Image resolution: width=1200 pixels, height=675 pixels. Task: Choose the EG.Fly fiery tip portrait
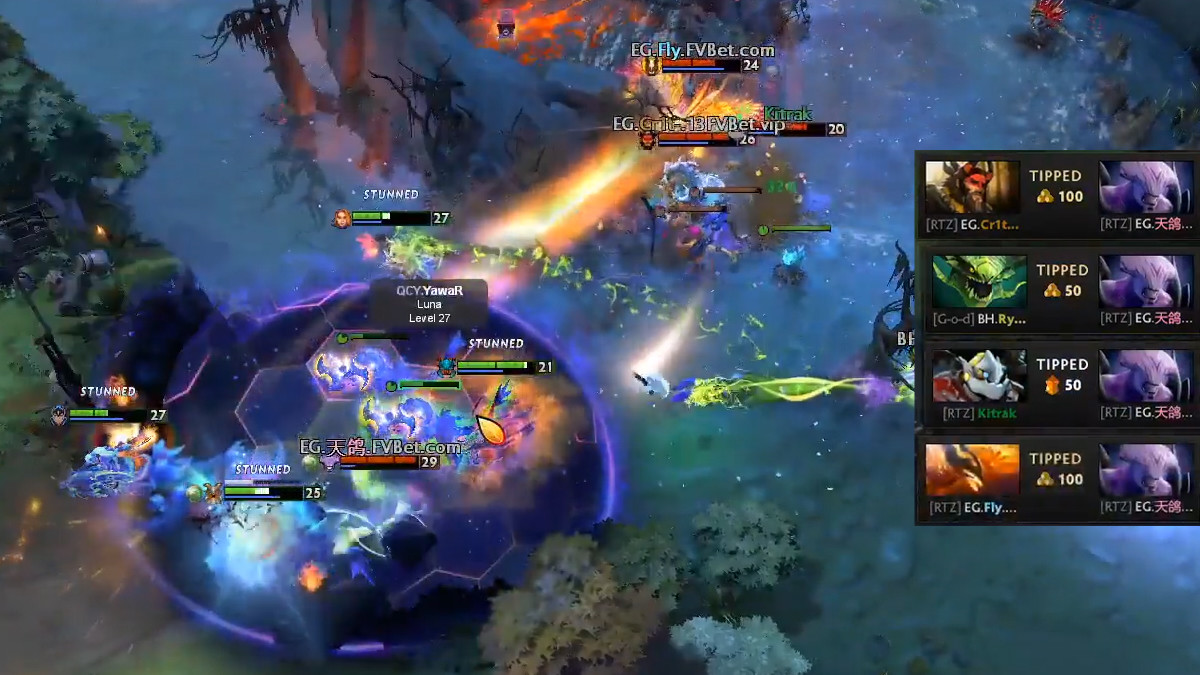point(972,470)
